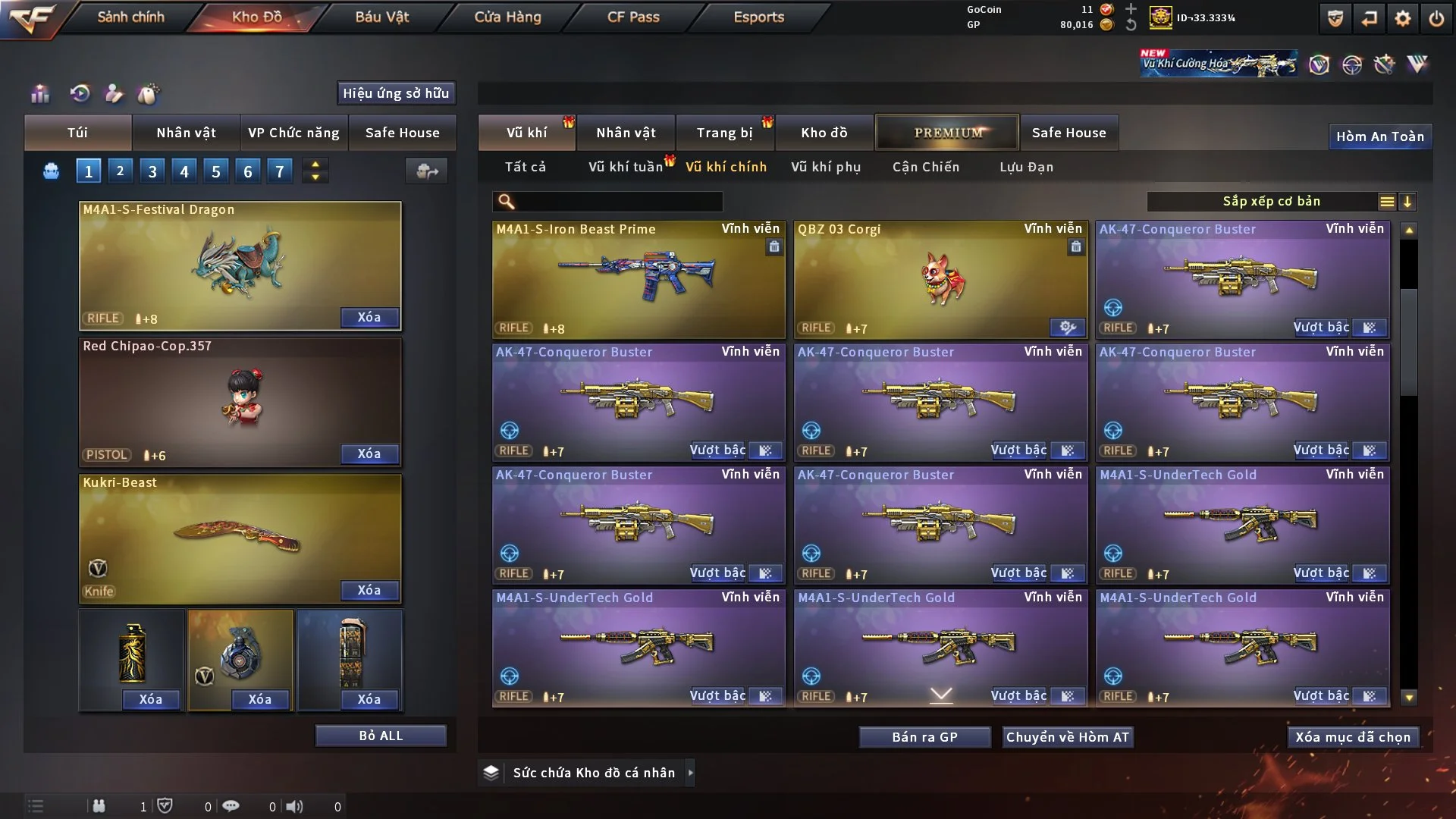Select bag number 3
Viewport: 1456px width, 819px height.
click(x=152, y=171)
